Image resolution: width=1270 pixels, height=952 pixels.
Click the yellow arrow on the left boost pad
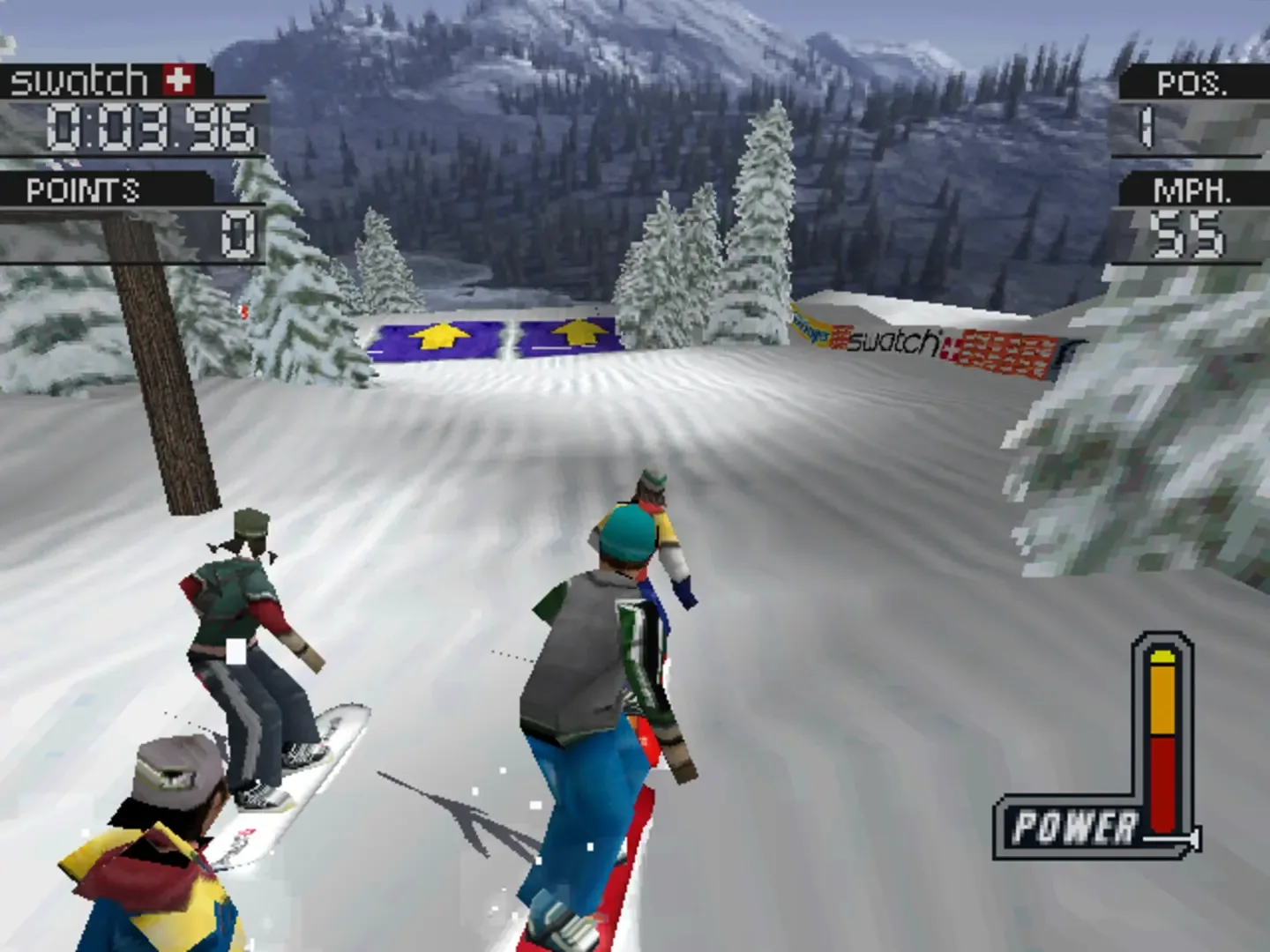tap(437, 338)
